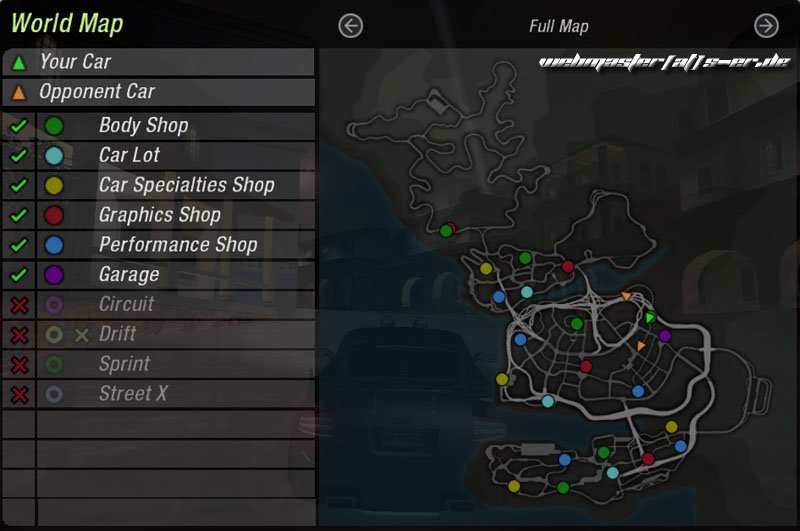Enable the Circuit race filter
The image size is (800, 531).
[18, 305]
